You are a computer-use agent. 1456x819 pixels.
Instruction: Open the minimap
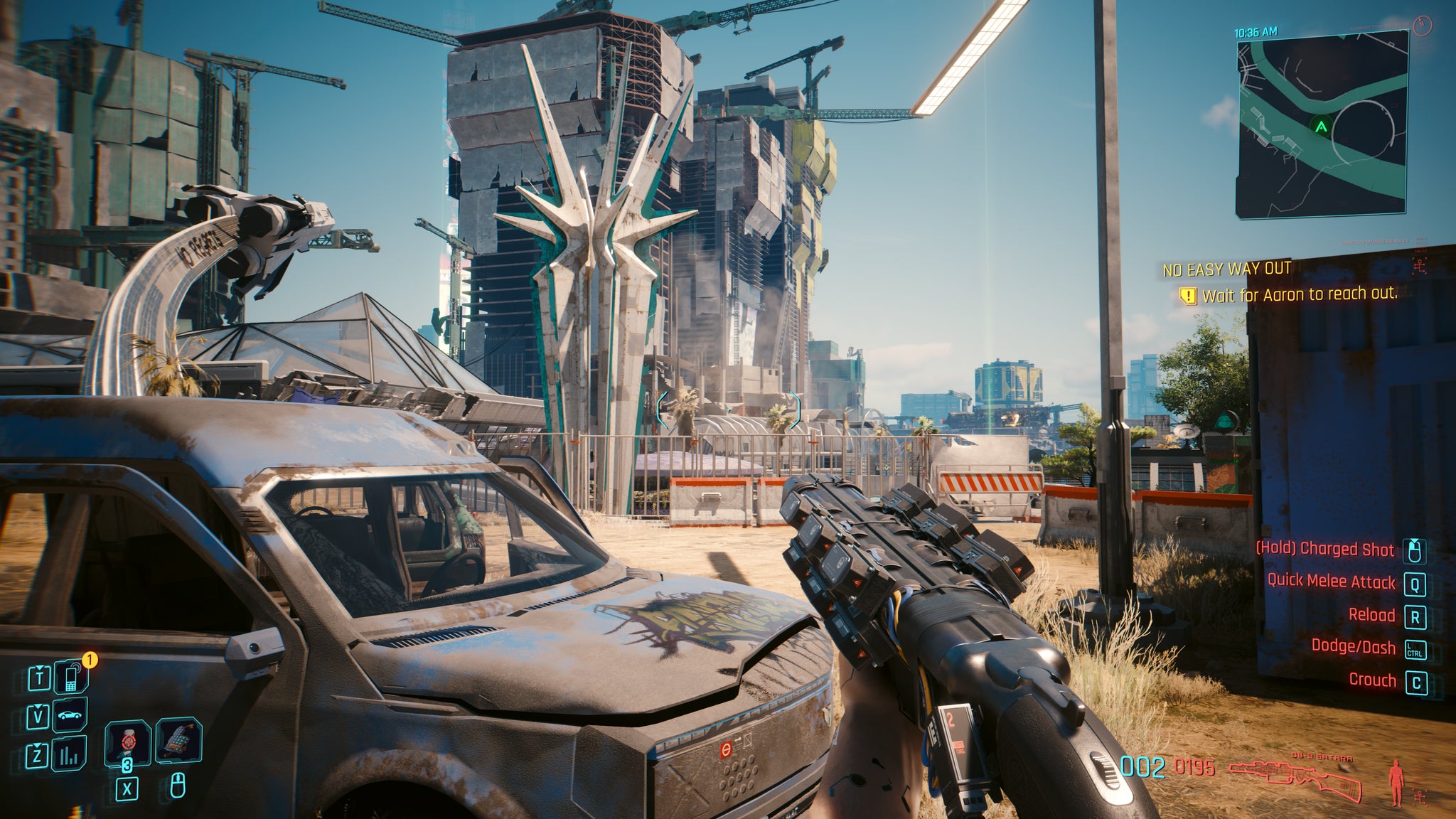[x=1321, y=119]
